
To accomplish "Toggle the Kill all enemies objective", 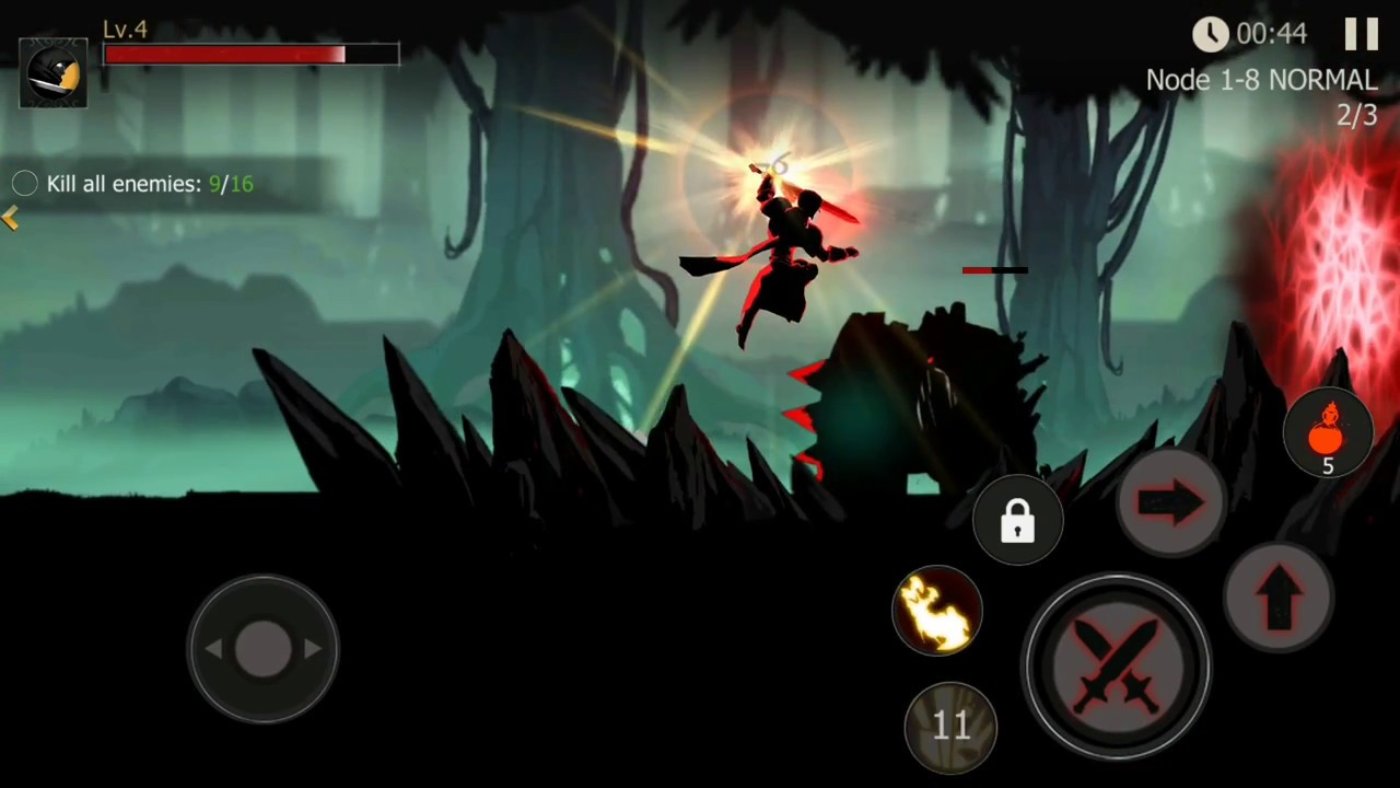I will pos(25,183).
